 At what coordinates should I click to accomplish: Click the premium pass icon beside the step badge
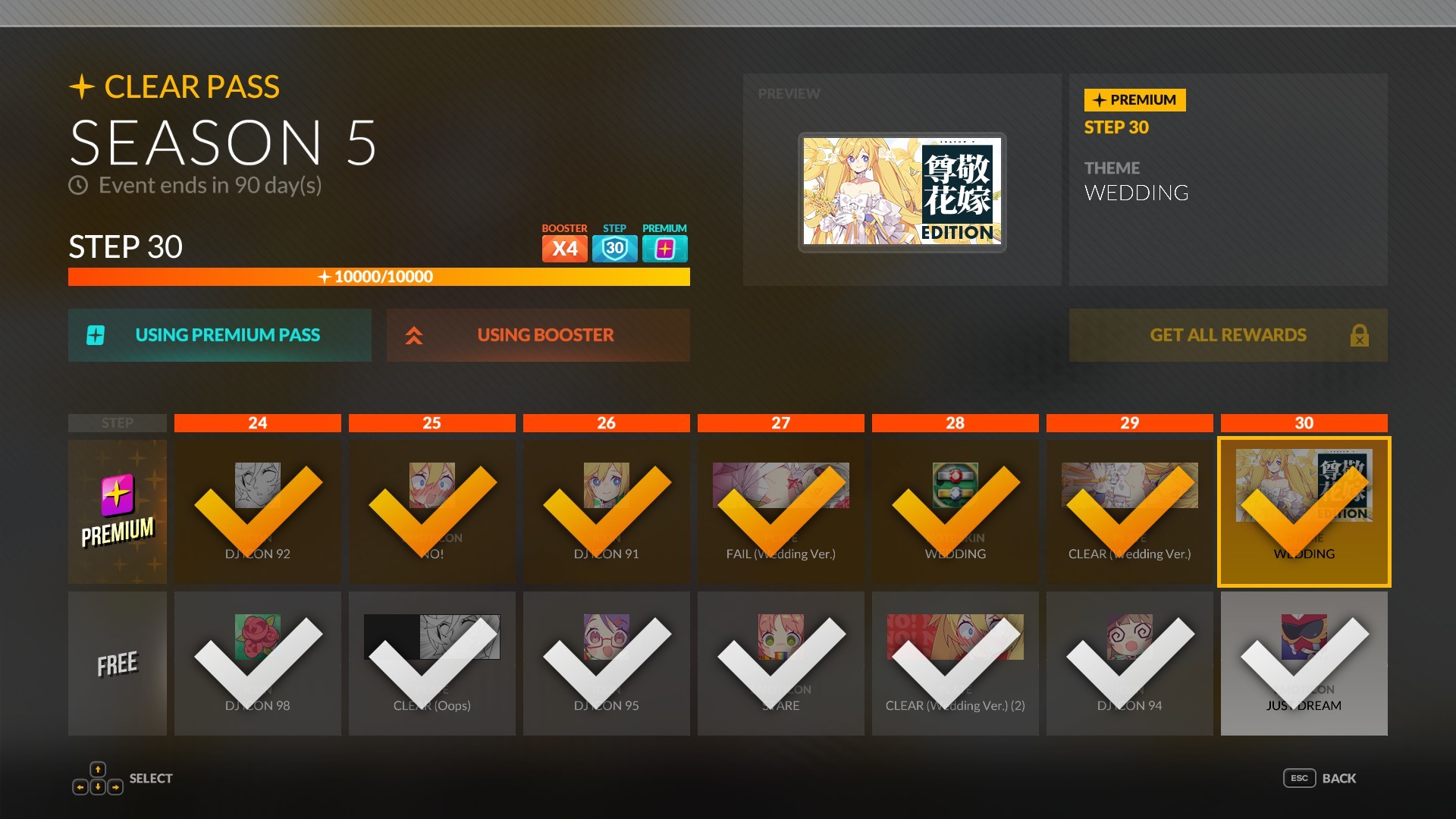coord(664,247)
